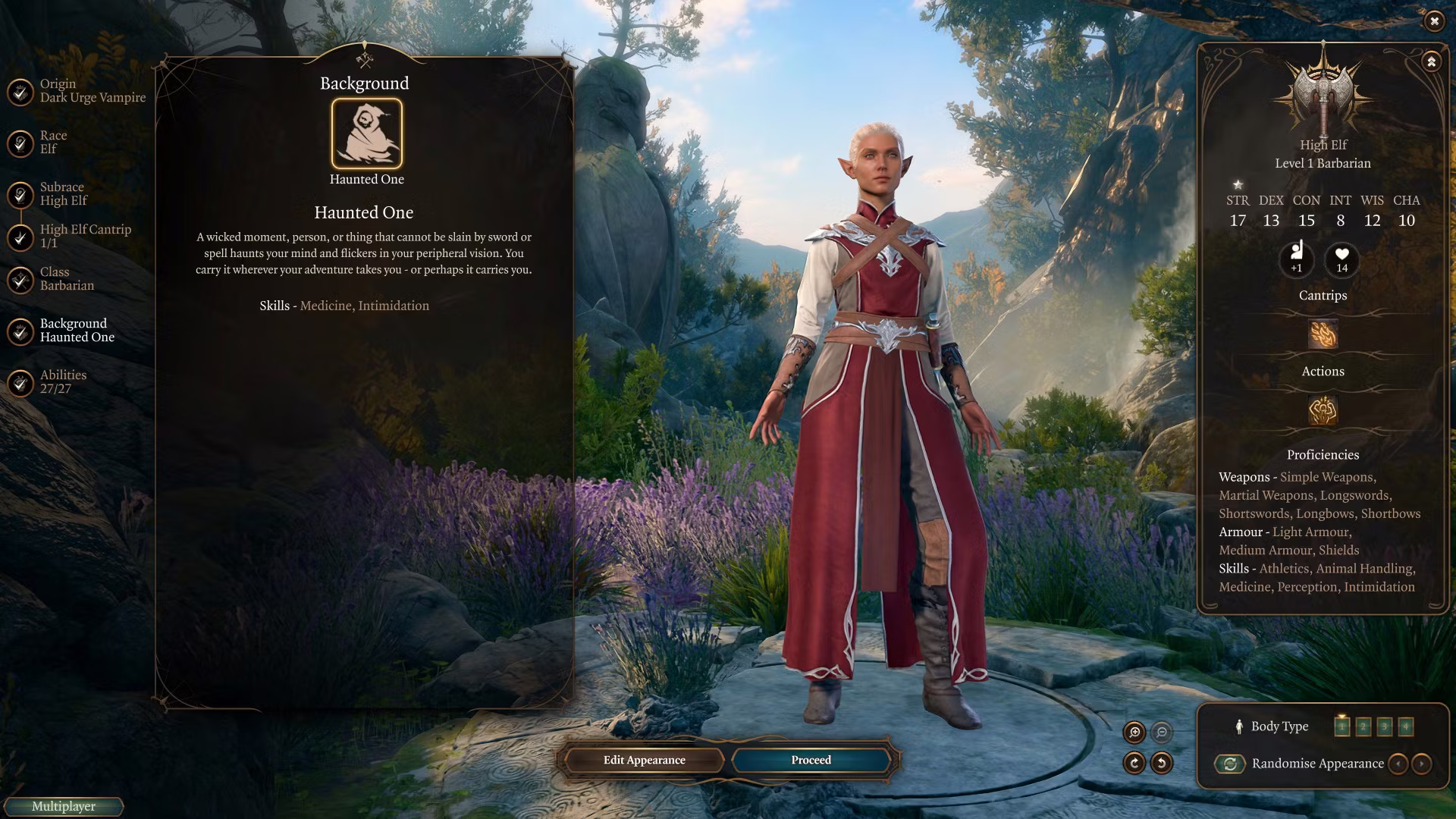Click the Edit Appearance button
This screenshot has width=1456, height=819.
tap(644, 760)
